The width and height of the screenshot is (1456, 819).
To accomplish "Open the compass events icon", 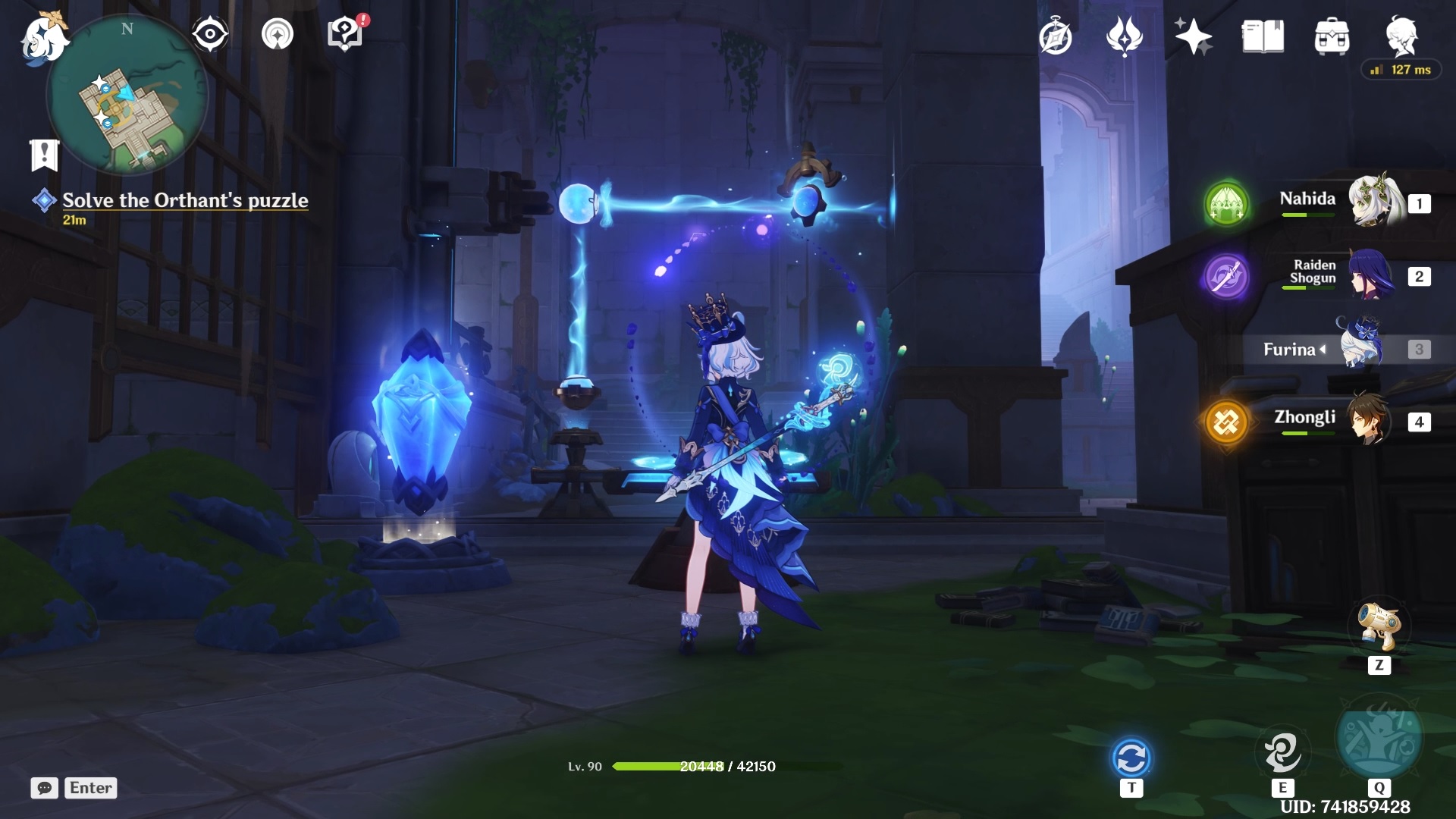I will (1056, 37).
